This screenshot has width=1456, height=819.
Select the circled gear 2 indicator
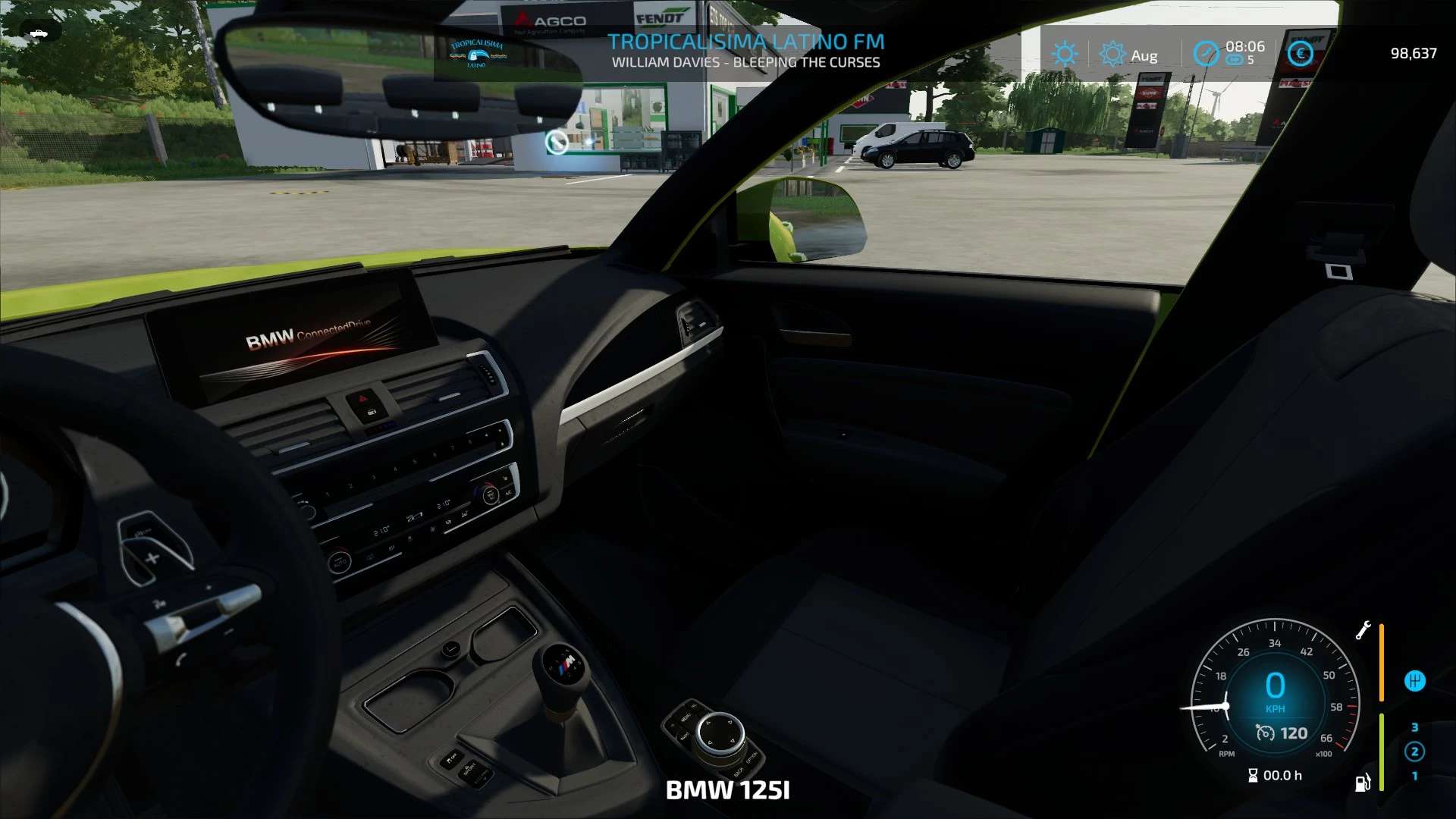click(x=1414, y=752)
